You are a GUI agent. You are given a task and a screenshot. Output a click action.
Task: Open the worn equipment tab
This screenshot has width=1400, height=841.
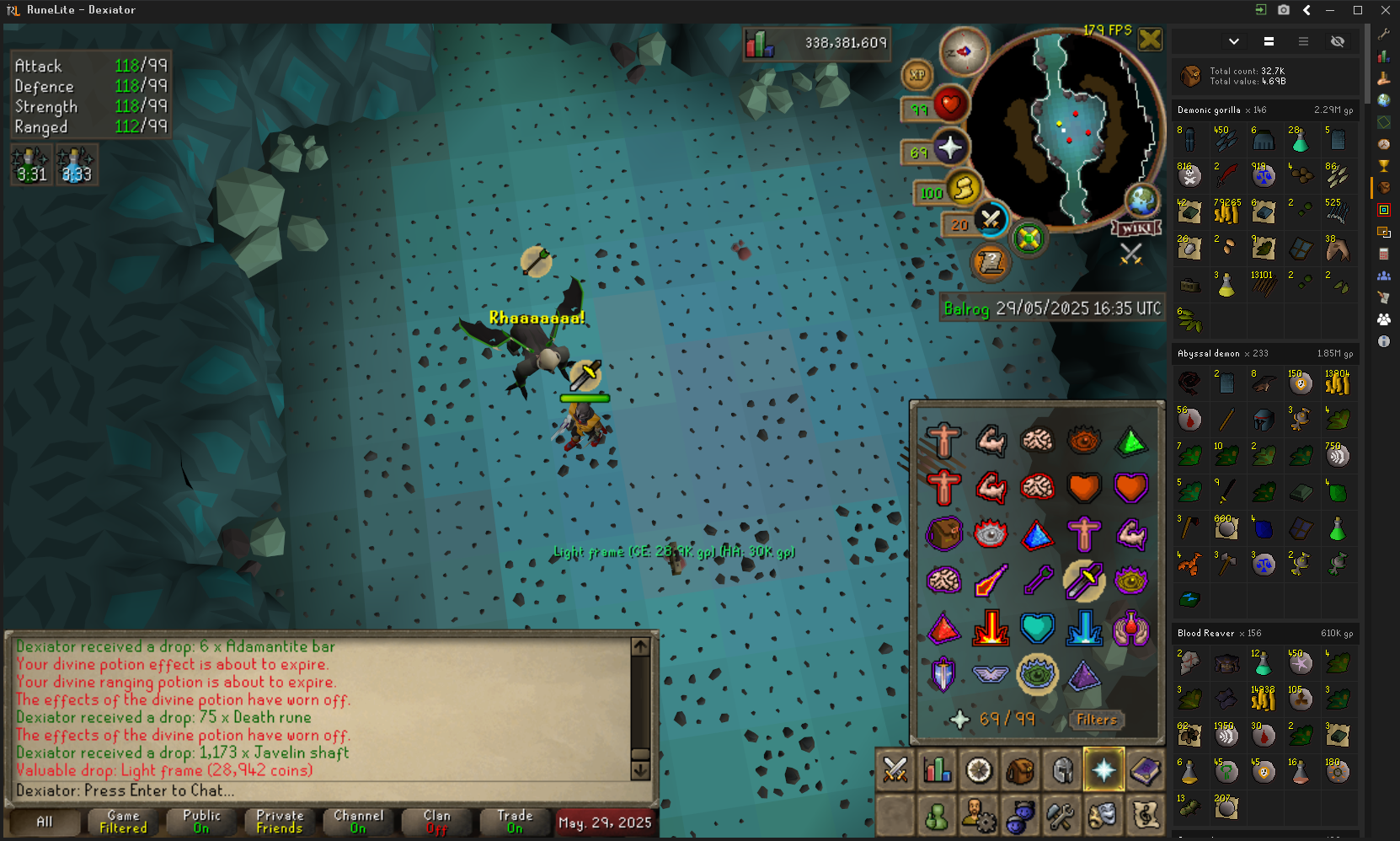click(x=1062, y=770)
